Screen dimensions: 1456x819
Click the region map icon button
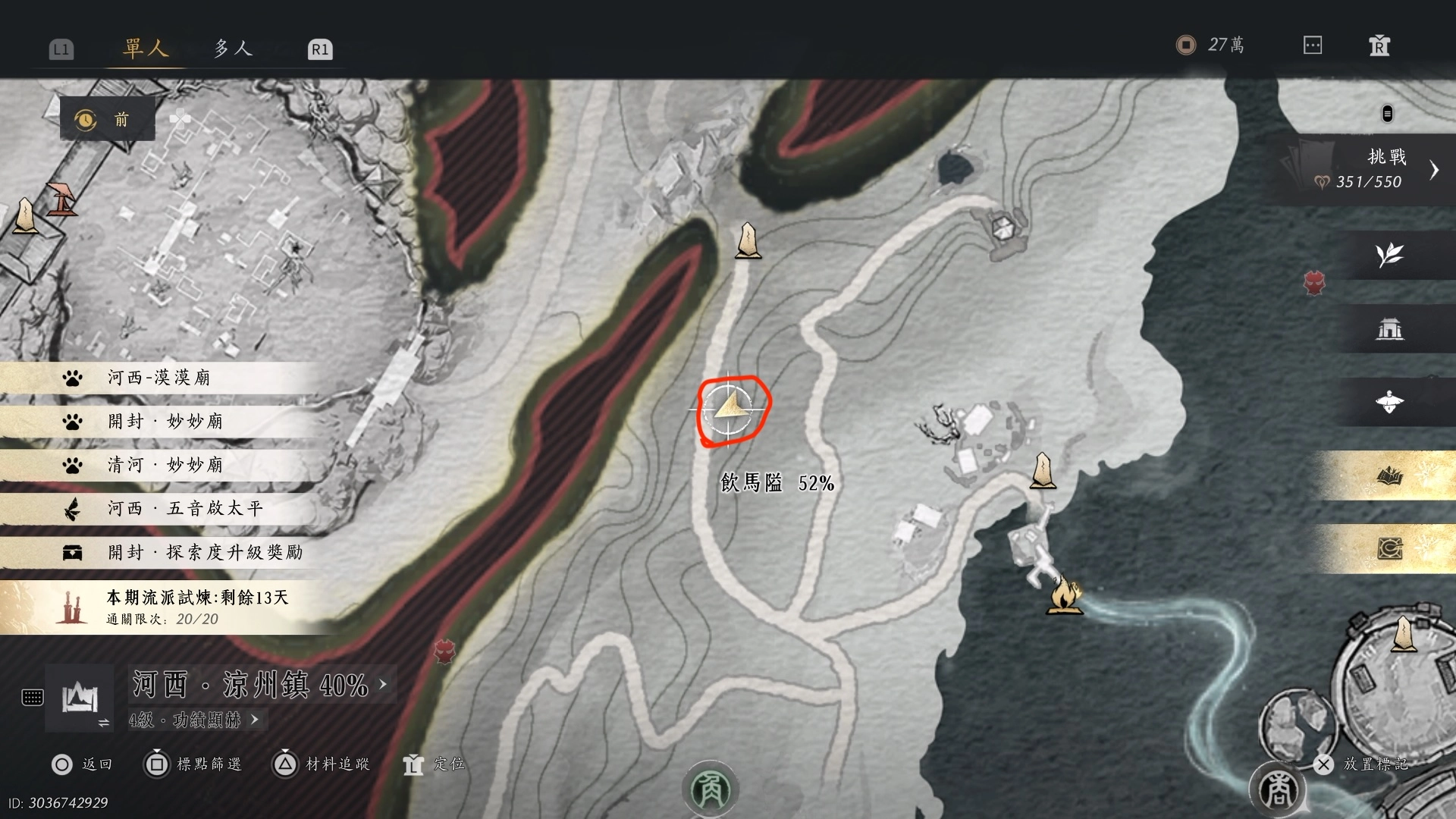coord(80,697)
